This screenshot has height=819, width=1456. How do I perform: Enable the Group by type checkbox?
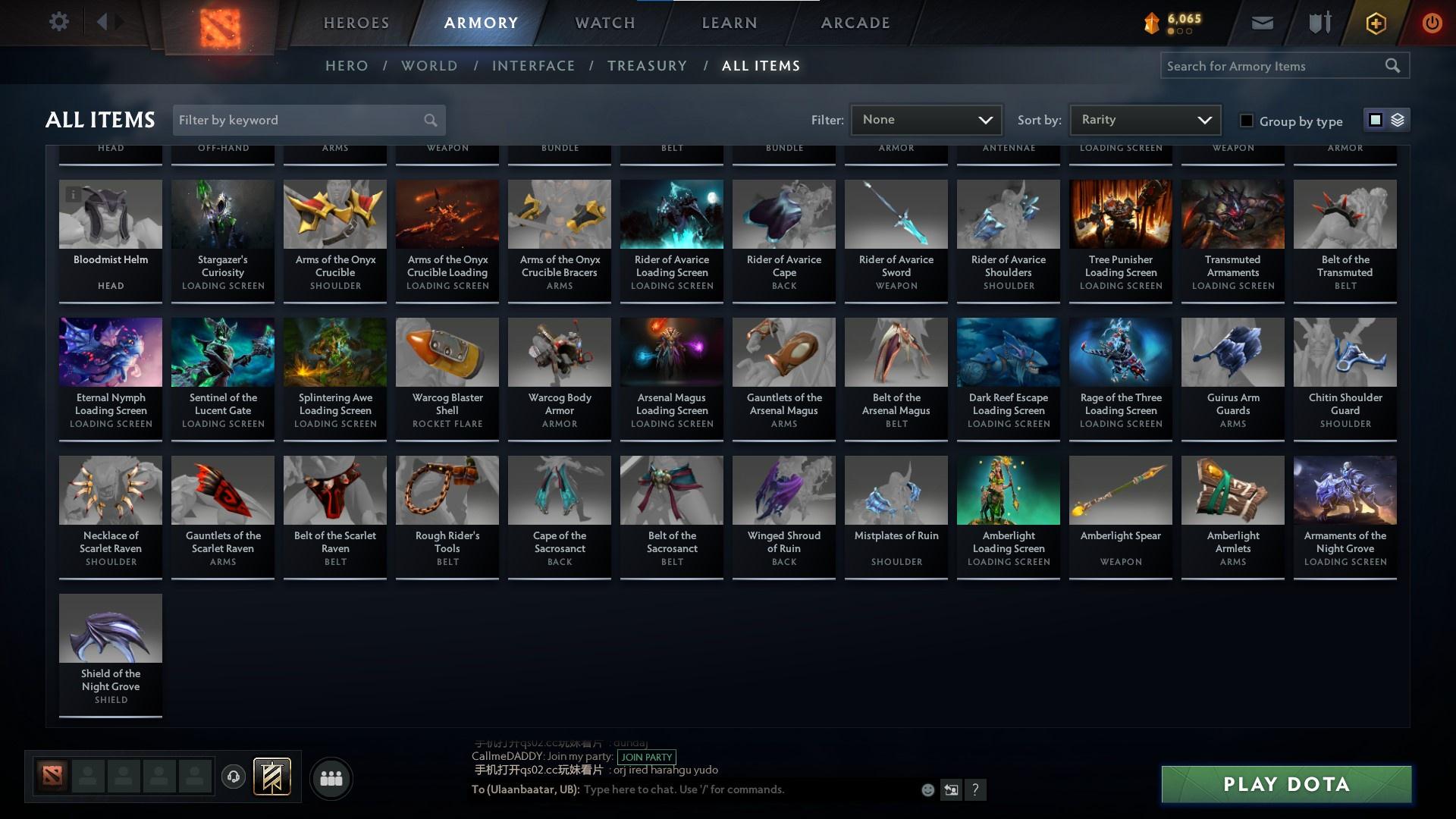(1246, 121)
